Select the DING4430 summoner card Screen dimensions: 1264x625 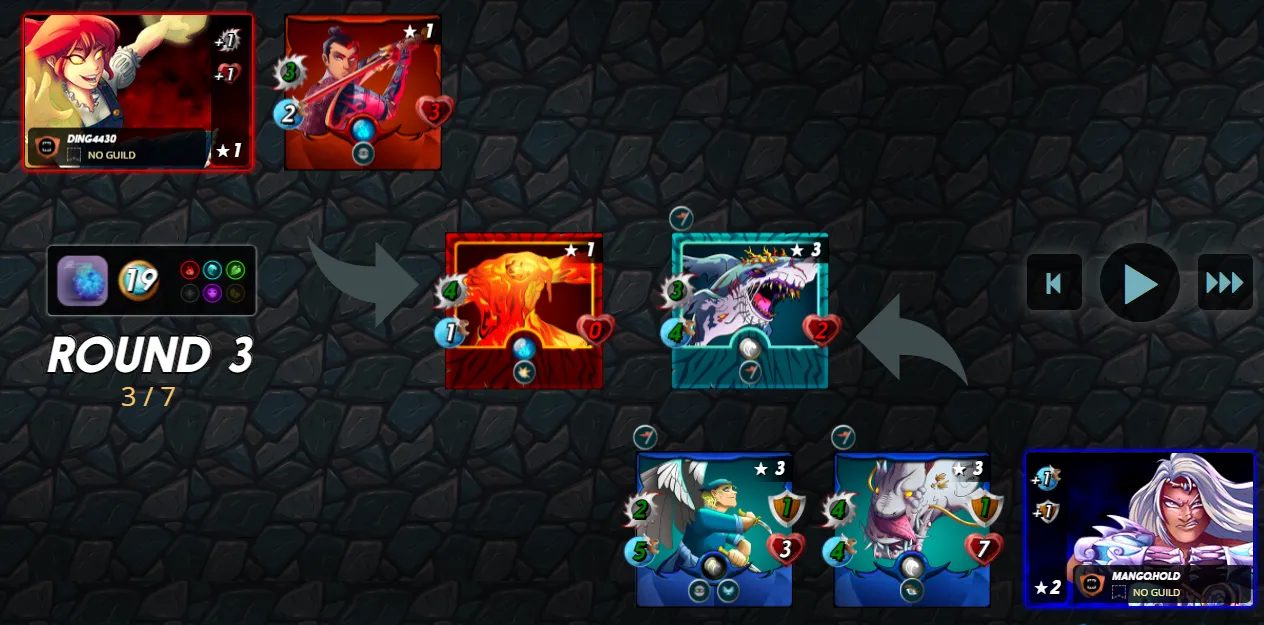138,91
